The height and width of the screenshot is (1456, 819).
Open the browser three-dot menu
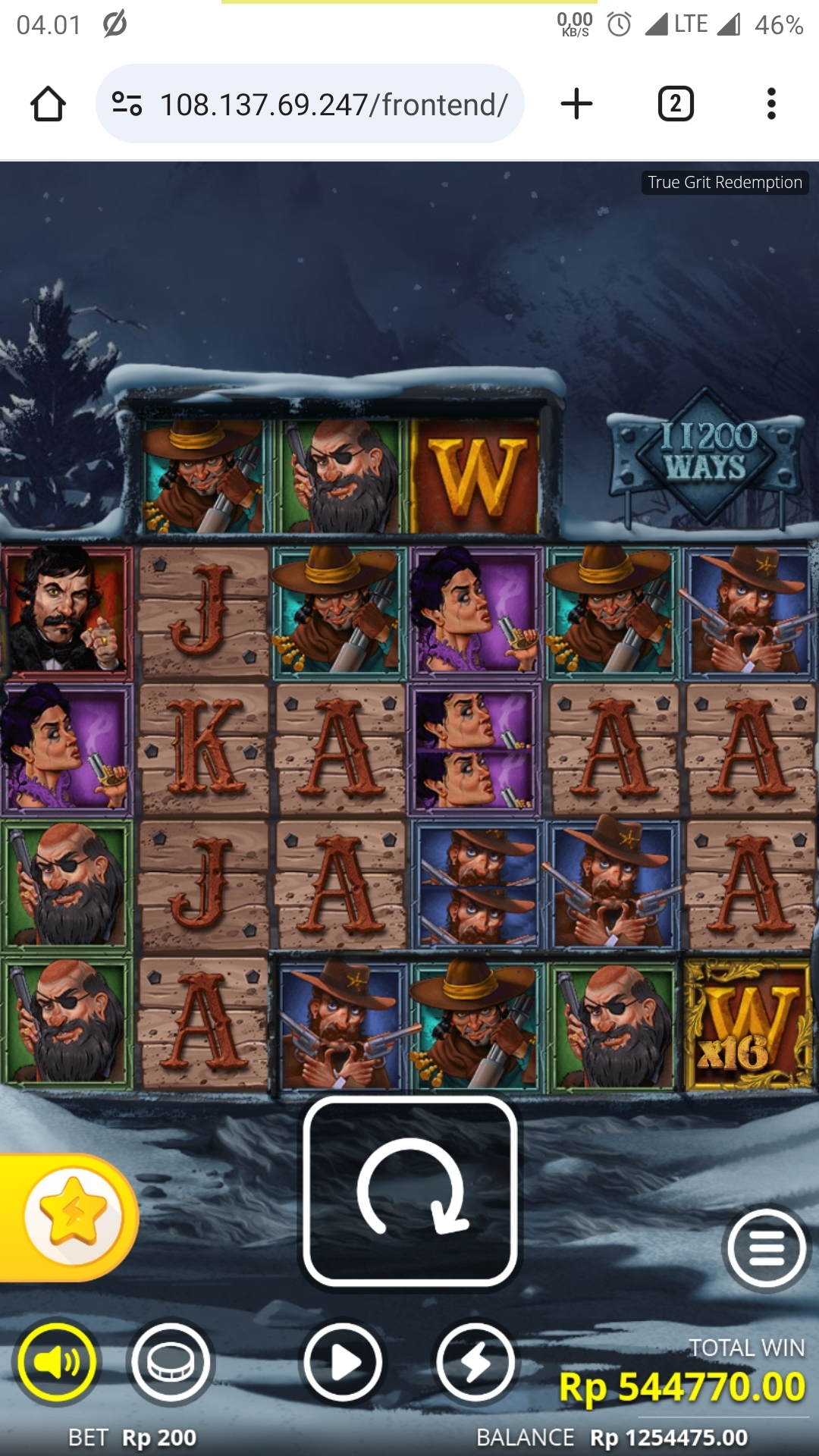[x=771, y=104]
